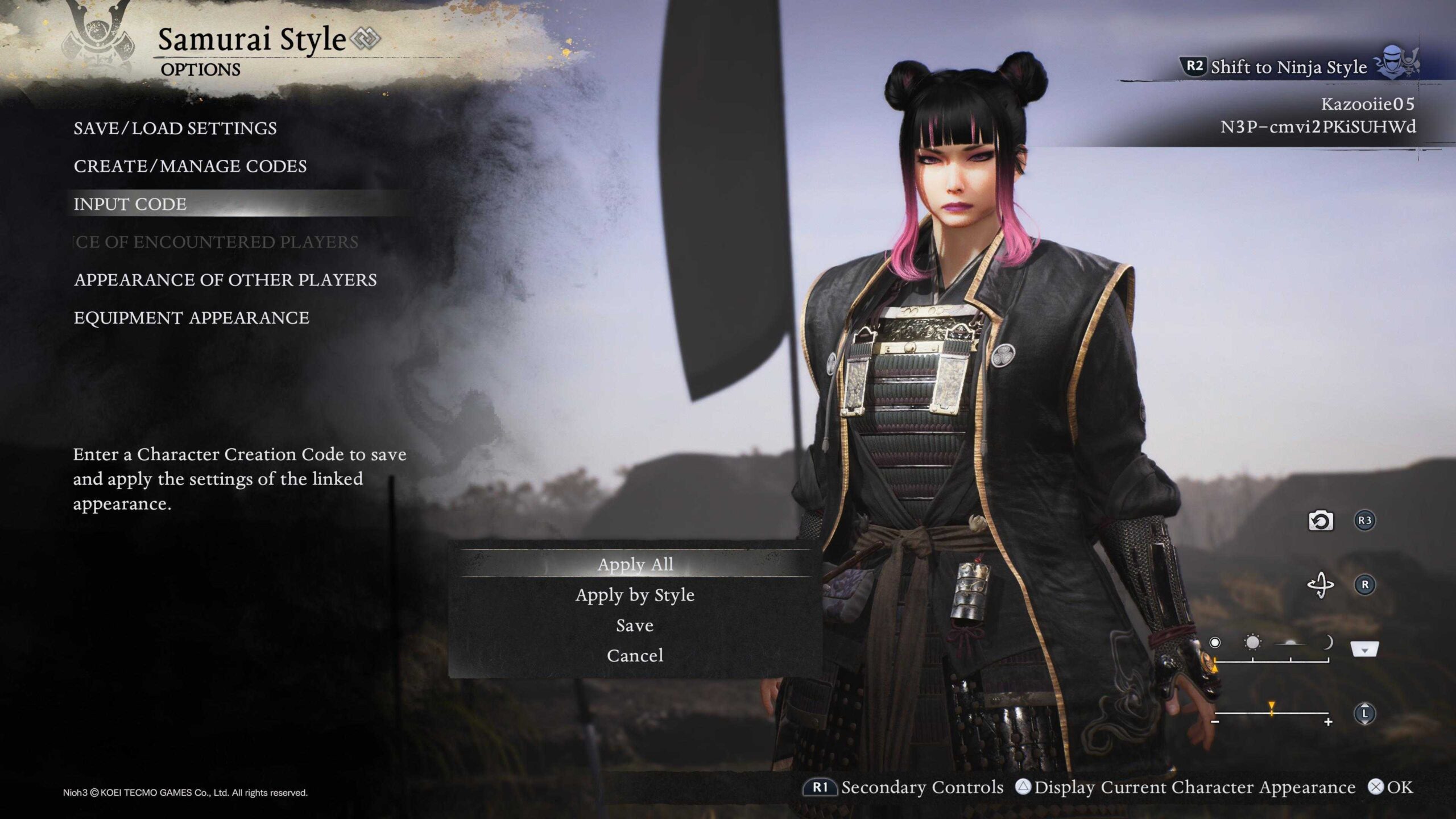Choose Apply by Style option
1456x819 pixels.
(635, 595)
